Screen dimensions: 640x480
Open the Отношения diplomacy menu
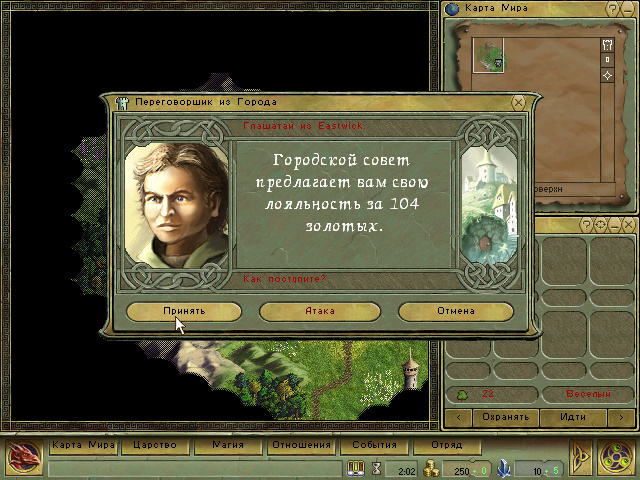tap(301, 445)
